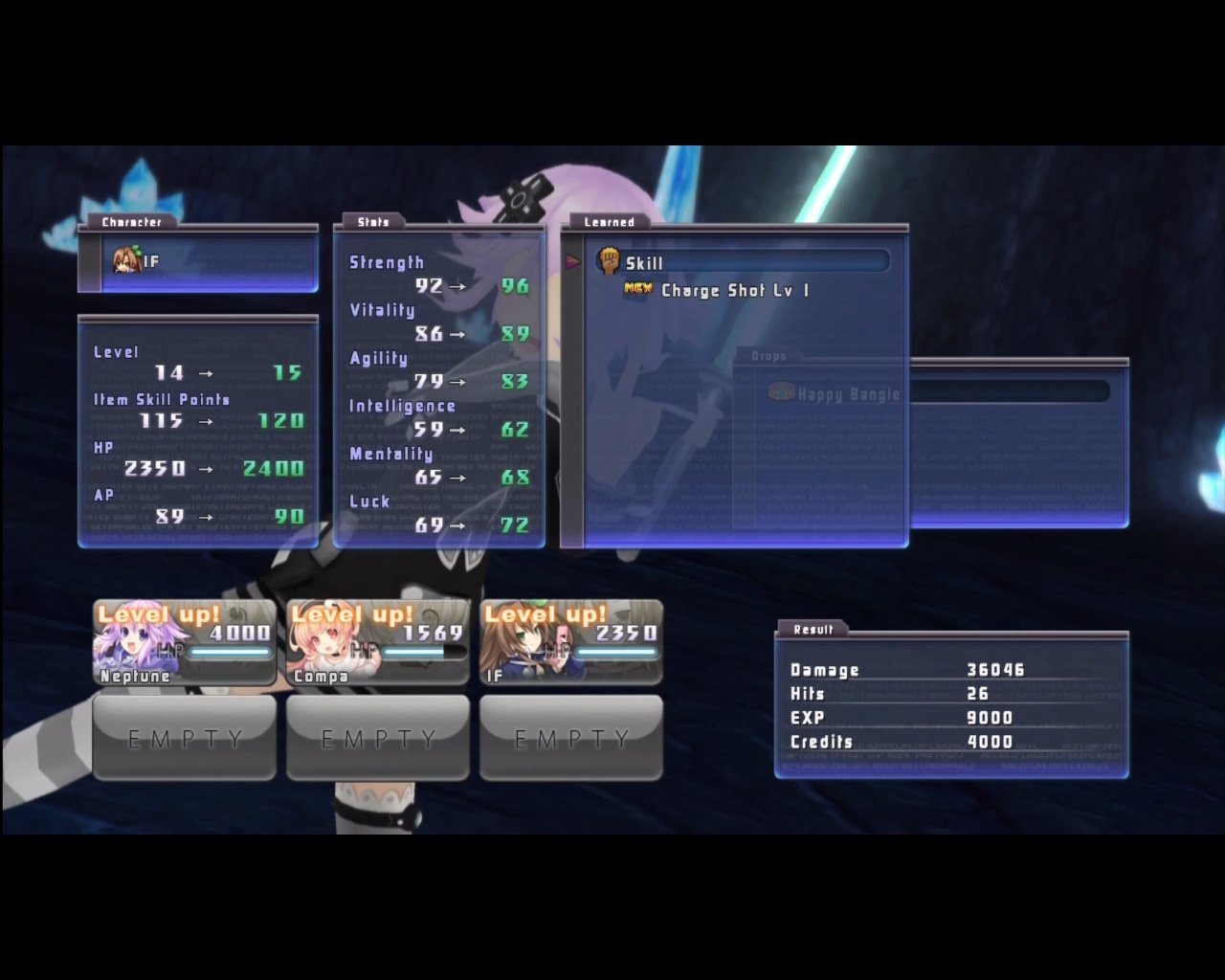Viewport: 1225px width, 980px height.
Task: Click the NEW badge beside Charge Shot
Action: [x=639, y=290]
